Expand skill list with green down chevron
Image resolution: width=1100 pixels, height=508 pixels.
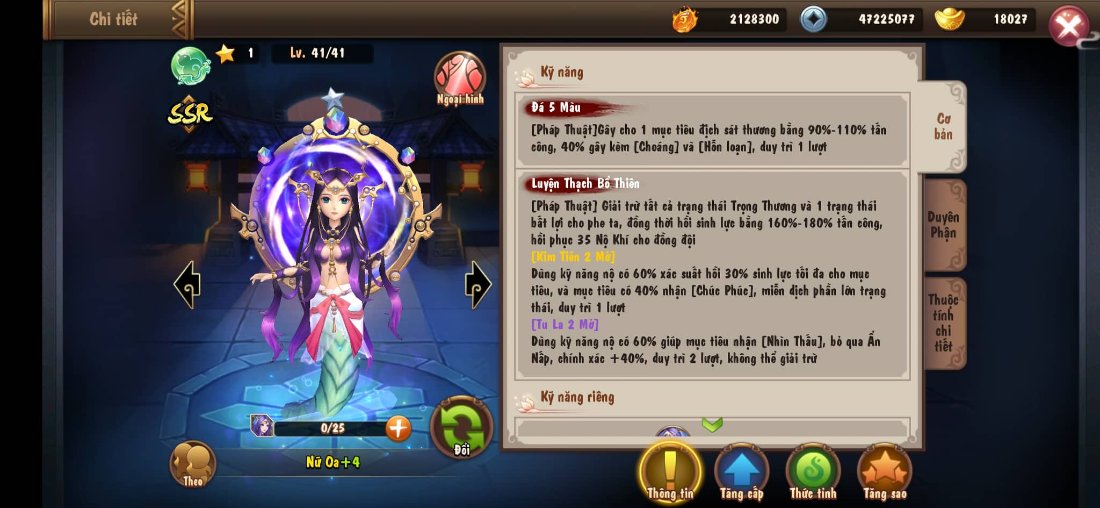[712, 425]
